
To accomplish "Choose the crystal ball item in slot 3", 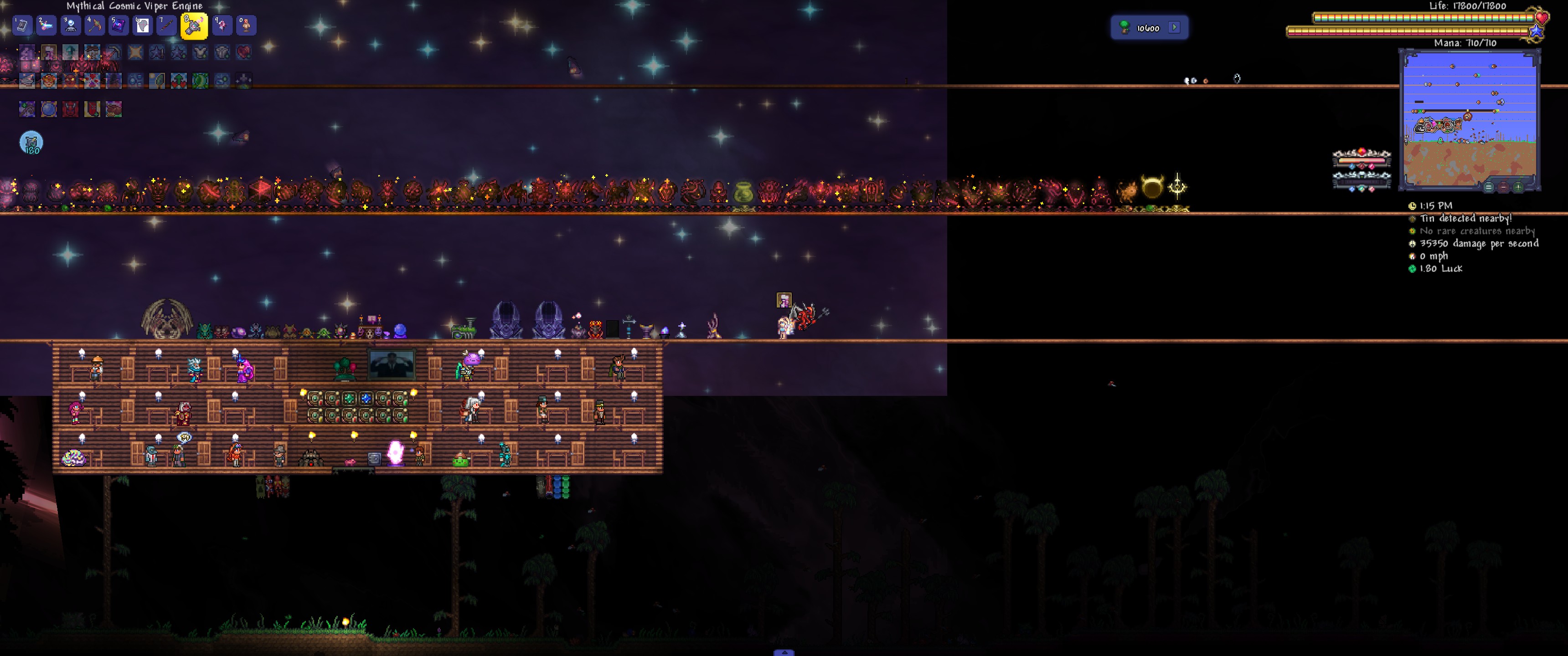I will [x=71, y=26].
